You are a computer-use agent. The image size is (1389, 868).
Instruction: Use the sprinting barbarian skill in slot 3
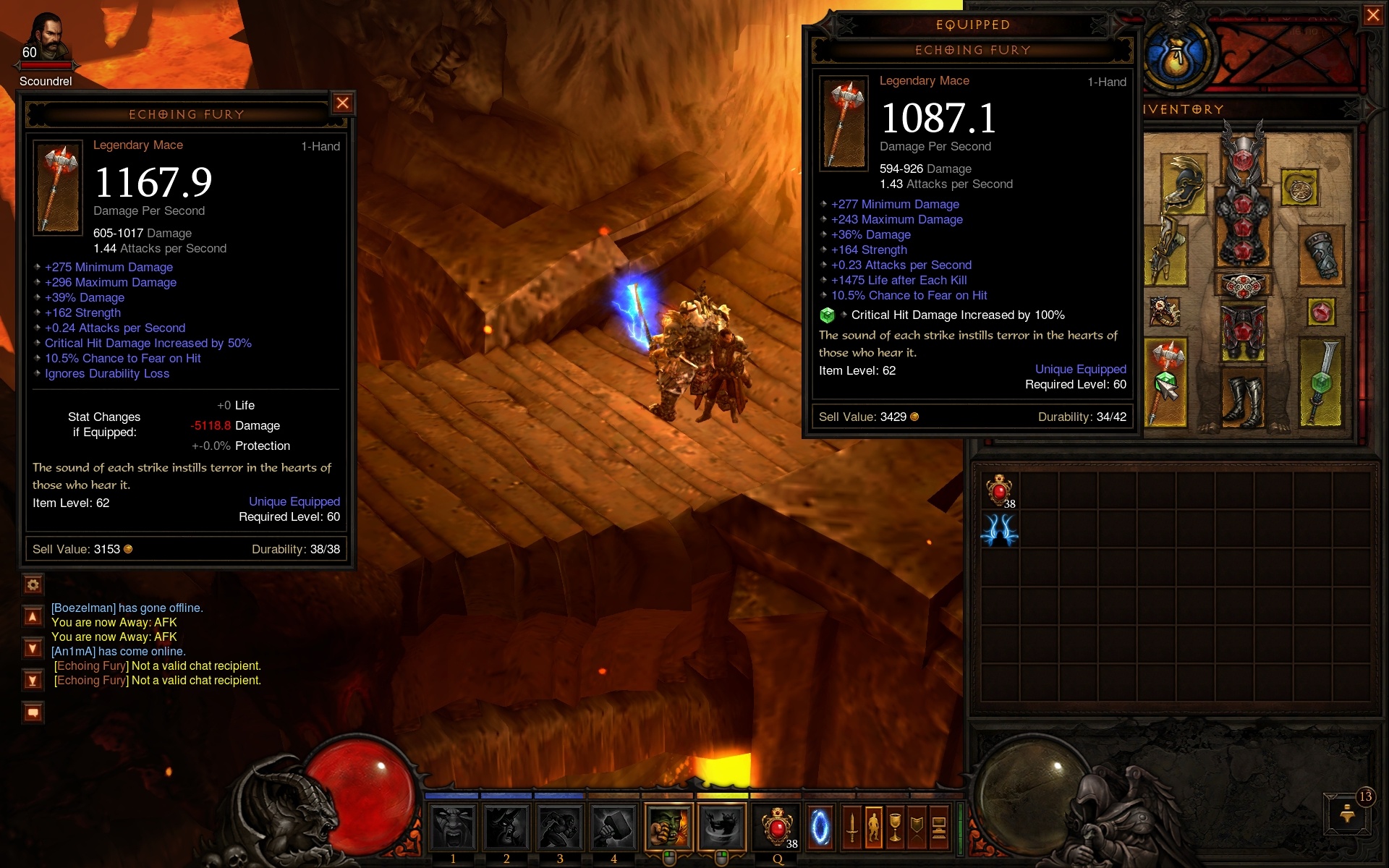(560, 827)
